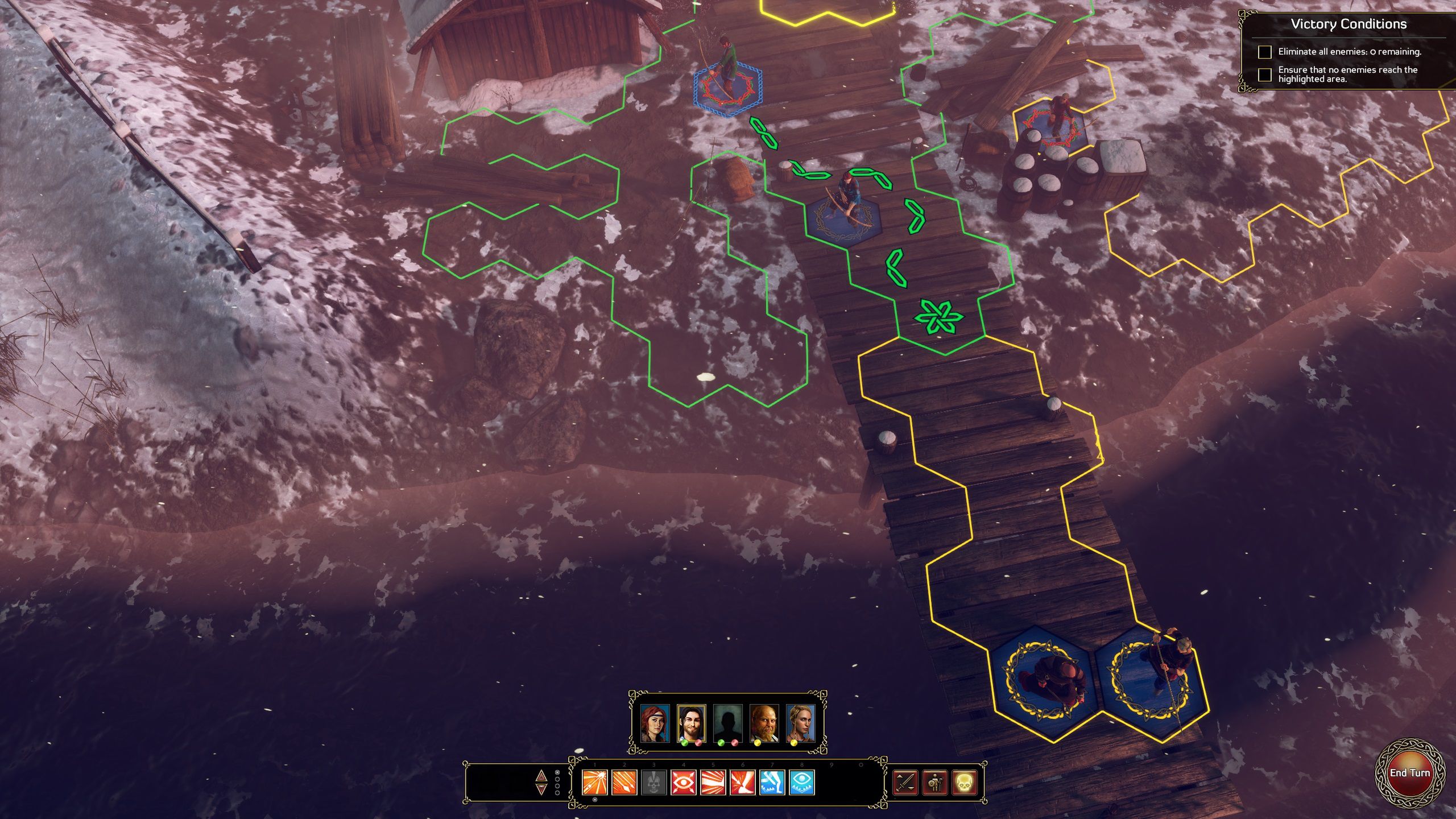1456x819 pixels.
Task: Activate the red eye with arrows ability
Action: click(684, 783)
